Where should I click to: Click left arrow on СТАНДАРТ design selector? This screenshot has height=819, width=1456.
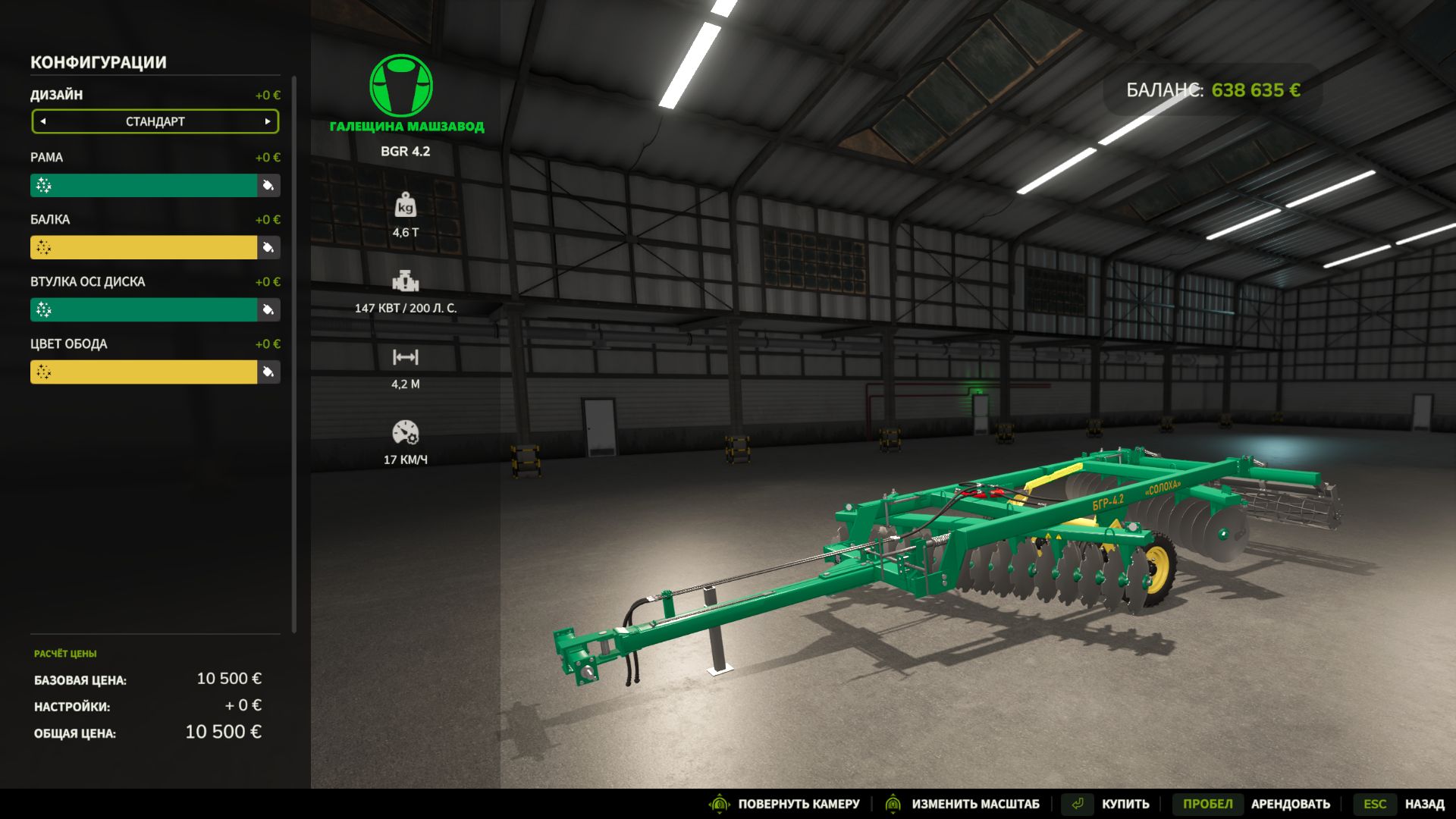click(x=43, y=121)
